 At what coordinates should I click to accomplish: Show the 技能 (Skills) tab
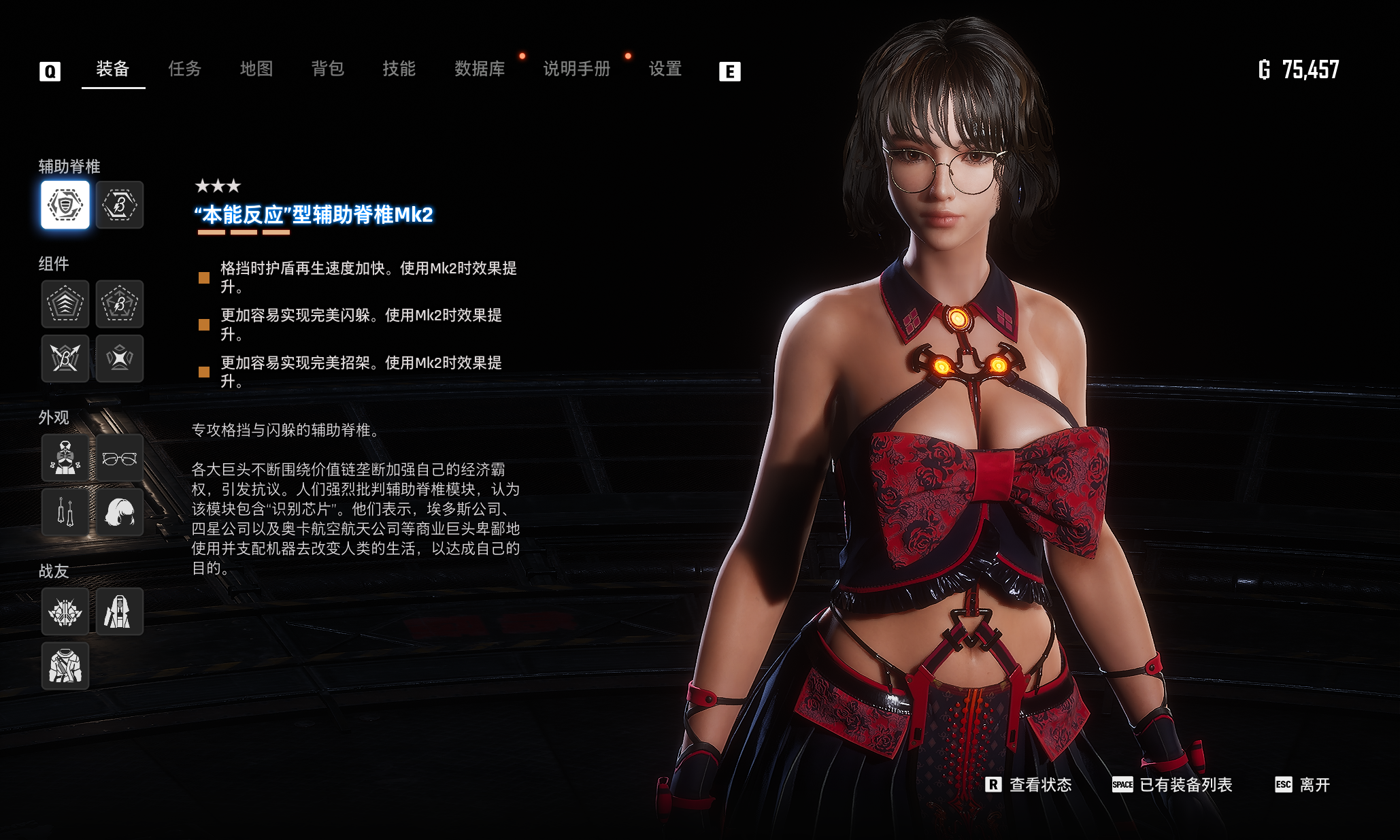399,69
